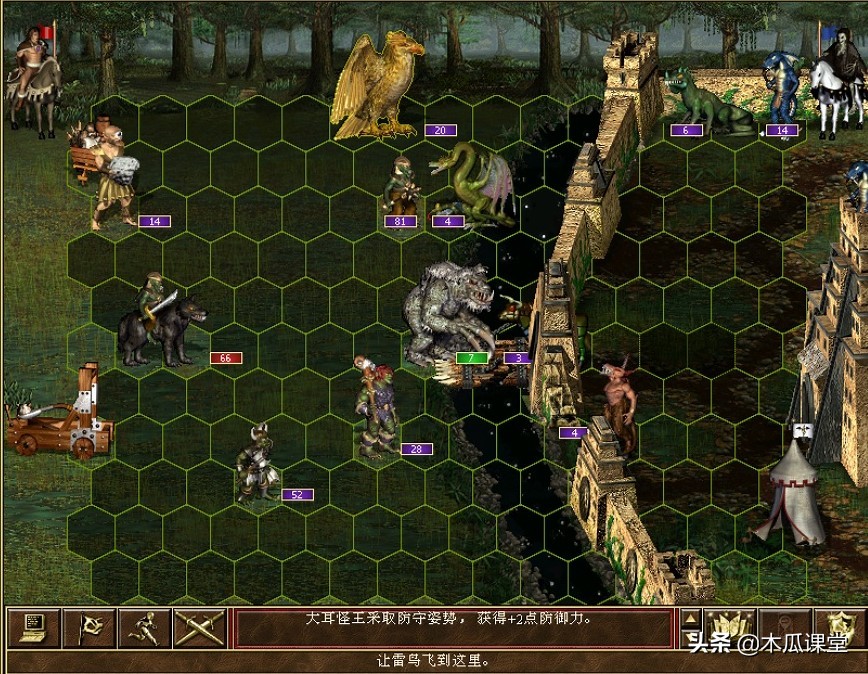Toggle auto-combat with the crossed swords
Viewport: 868px width, 674px height.
[197, 628]
